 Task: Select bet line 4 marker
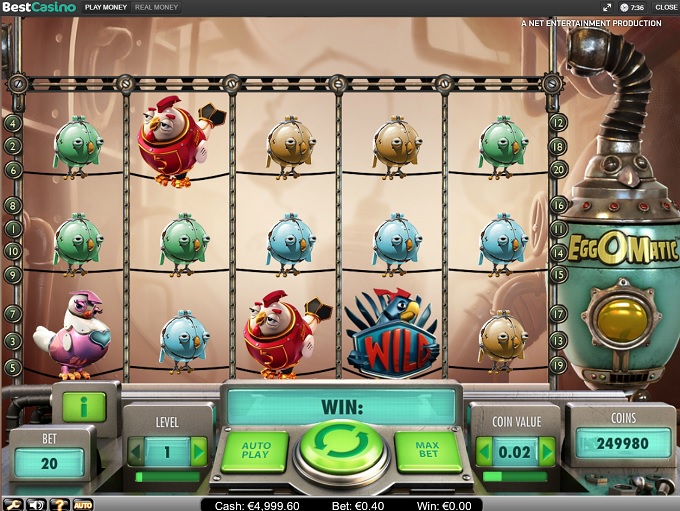(13, 123)
